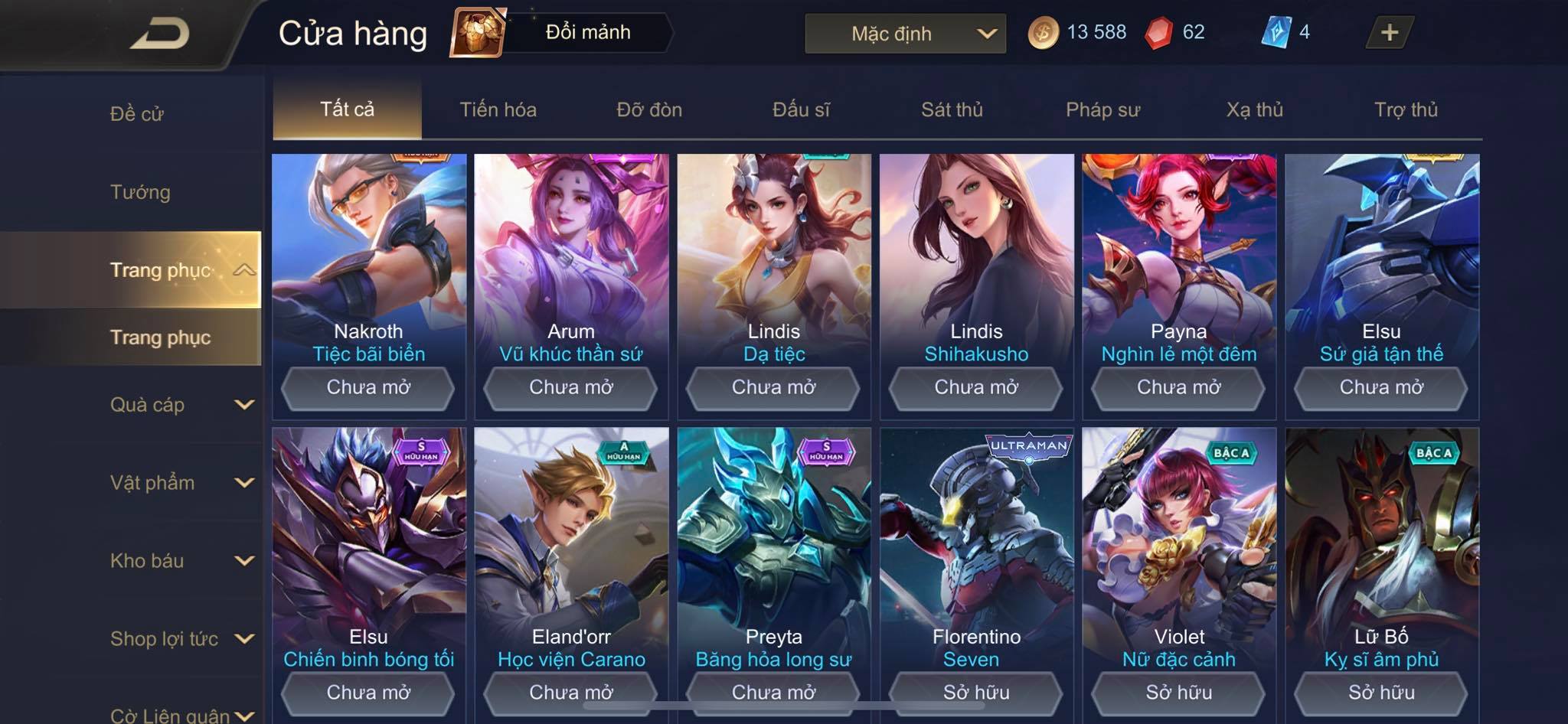Viewport: 1568px width, 724px height.
Task: Show the Đấu sĩ skins tab
Action: click(801, 109)
